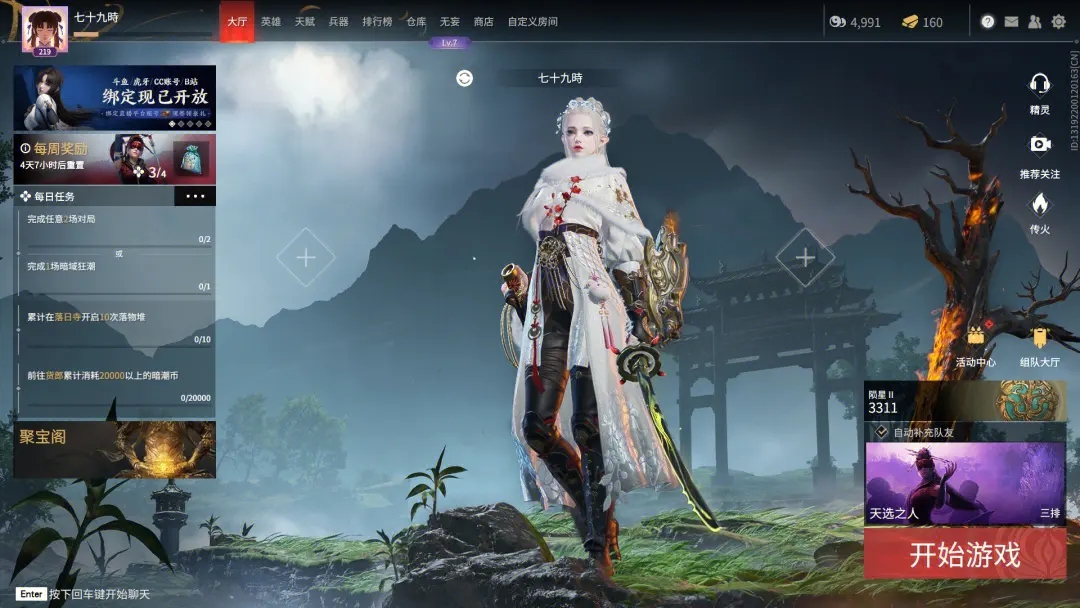Viewport: 1080px width, 608px height.
Task: Open the 组队大厅 team lobby
Action: [x=1039, y=344]
